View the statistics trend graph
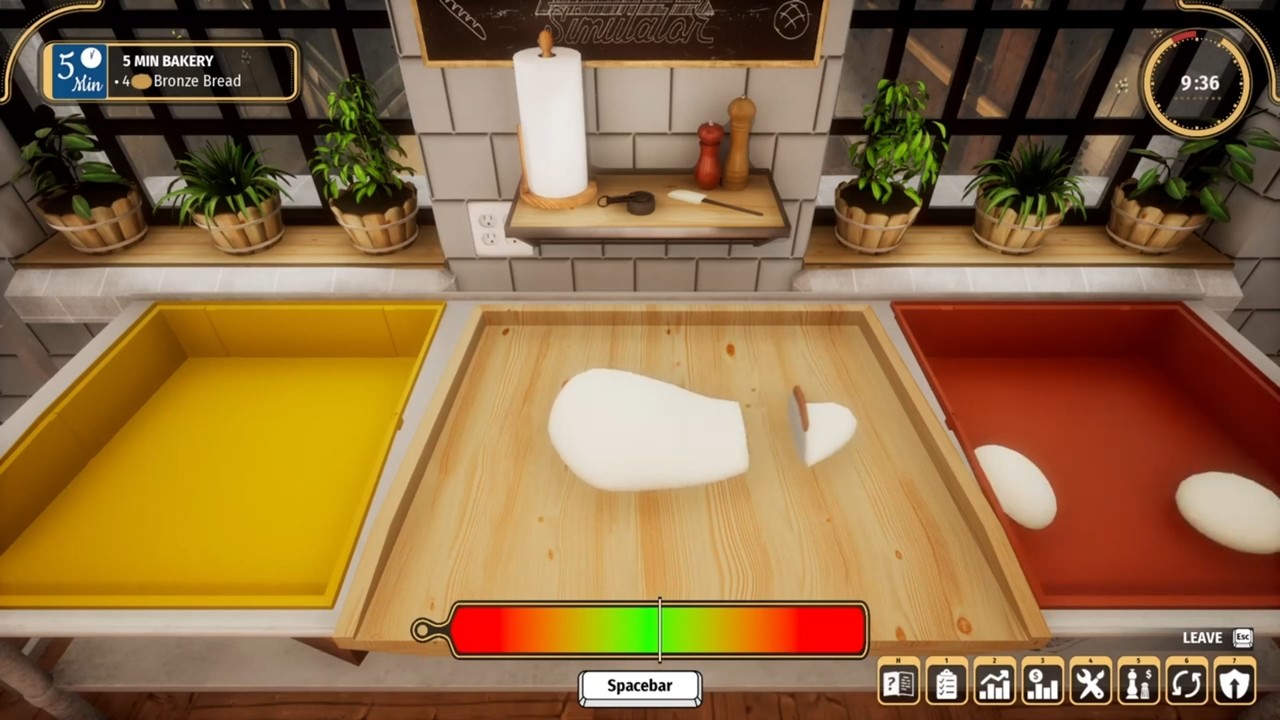The height and width of the screenshot is (720, 1280). (993, 682)
